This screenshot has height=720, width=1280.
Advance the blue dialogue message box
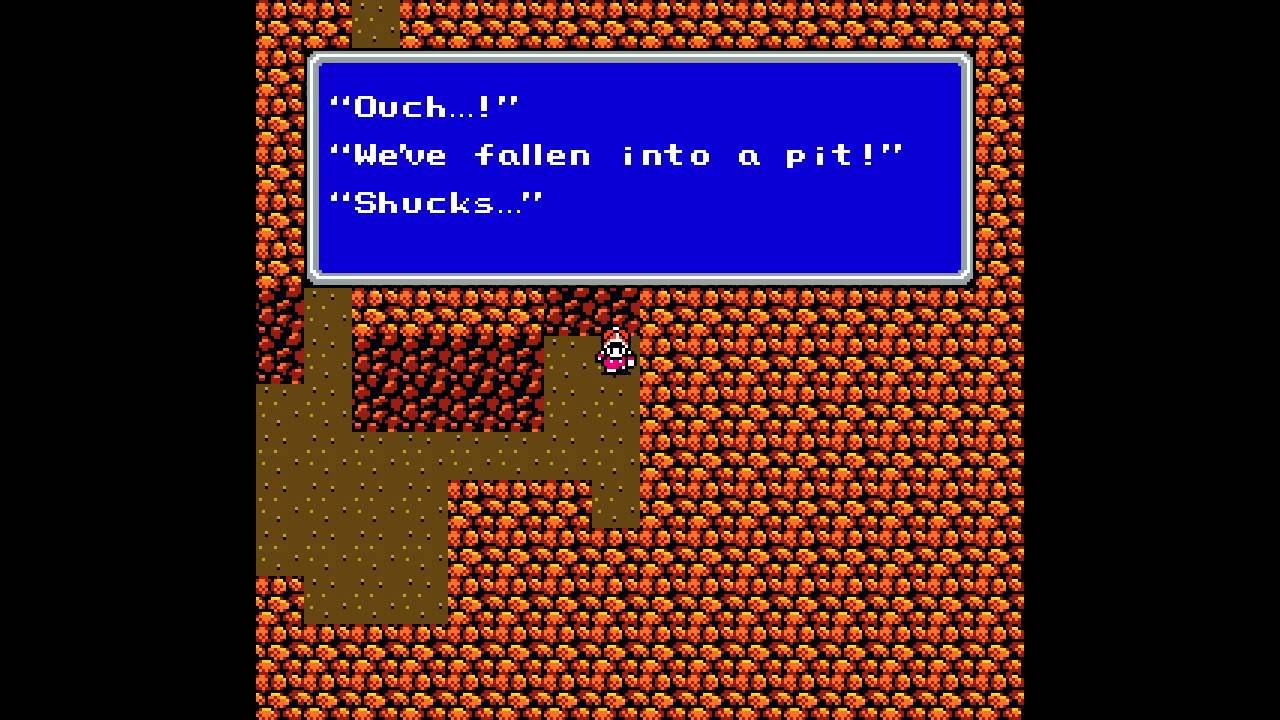(x=640, y=167)
